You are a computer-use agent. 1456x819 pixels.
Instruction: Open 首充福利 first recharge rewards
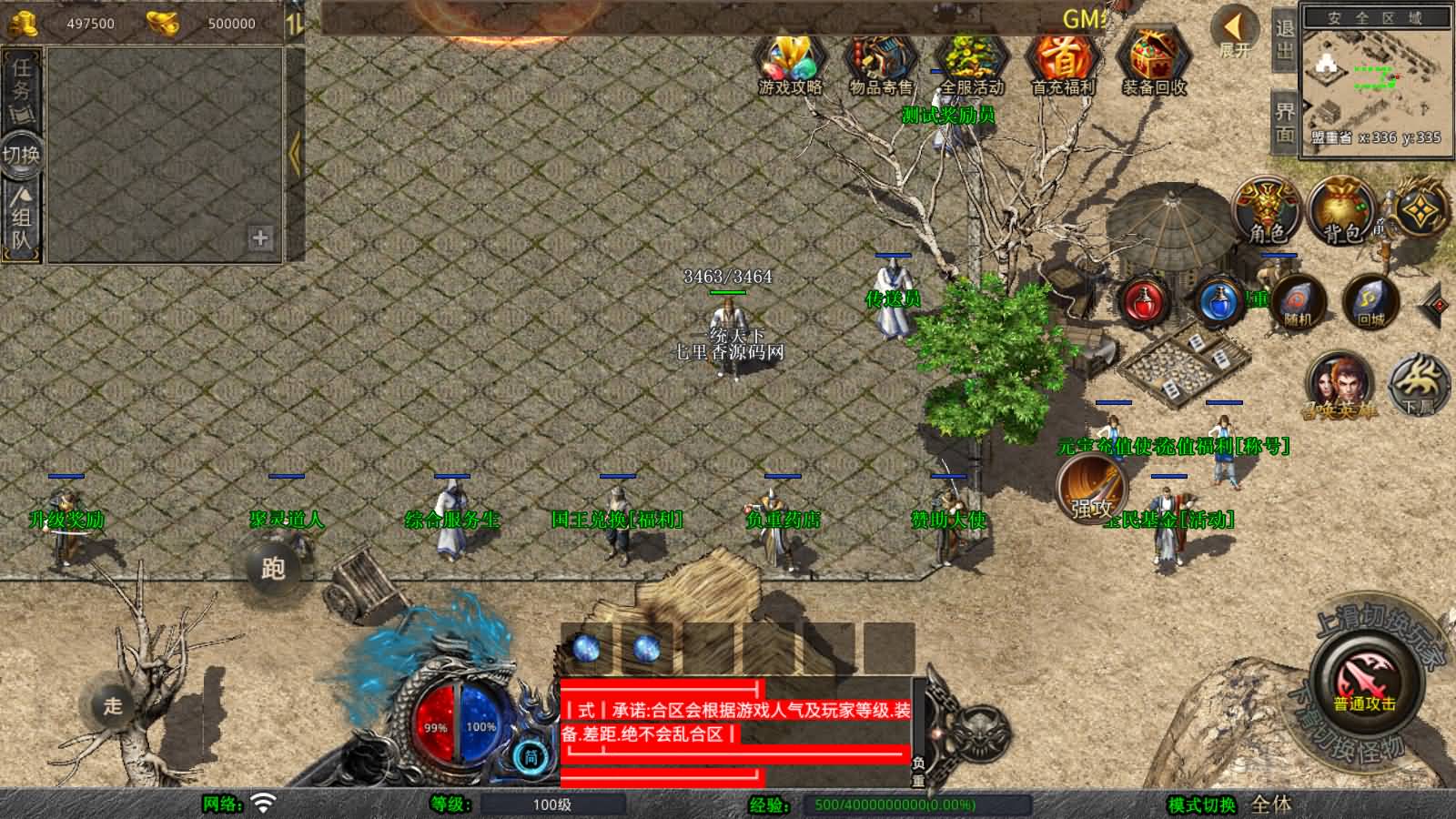point(1060,59)
